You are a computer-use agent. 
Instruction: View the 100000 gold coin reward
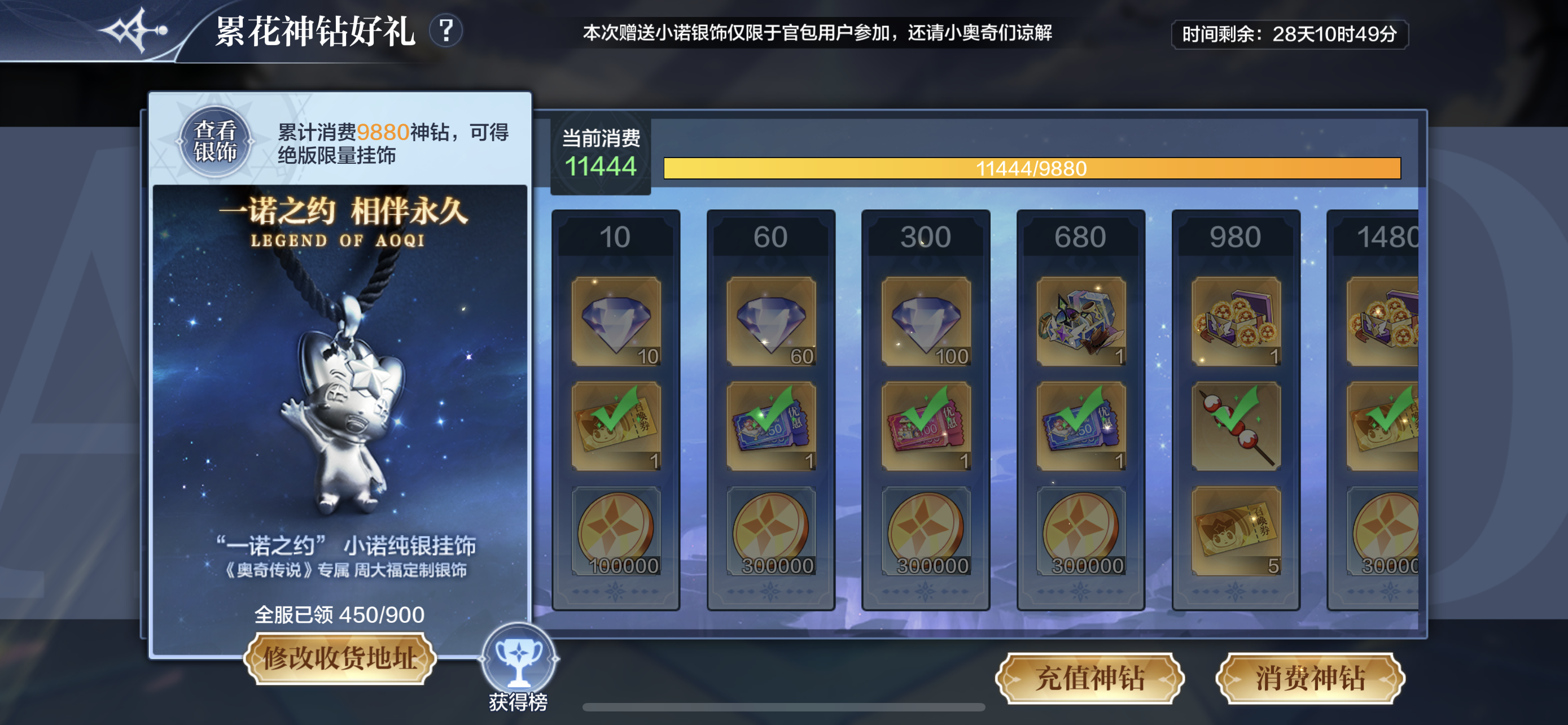tap(616, 531)
